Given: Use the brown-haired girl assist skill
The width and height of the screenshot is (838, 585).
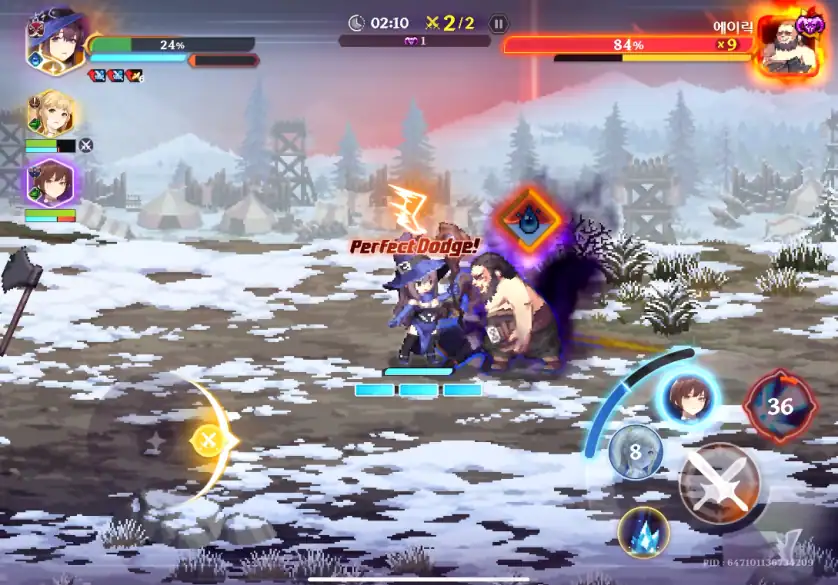Looking at the screenshot, I should pos(689,397).
